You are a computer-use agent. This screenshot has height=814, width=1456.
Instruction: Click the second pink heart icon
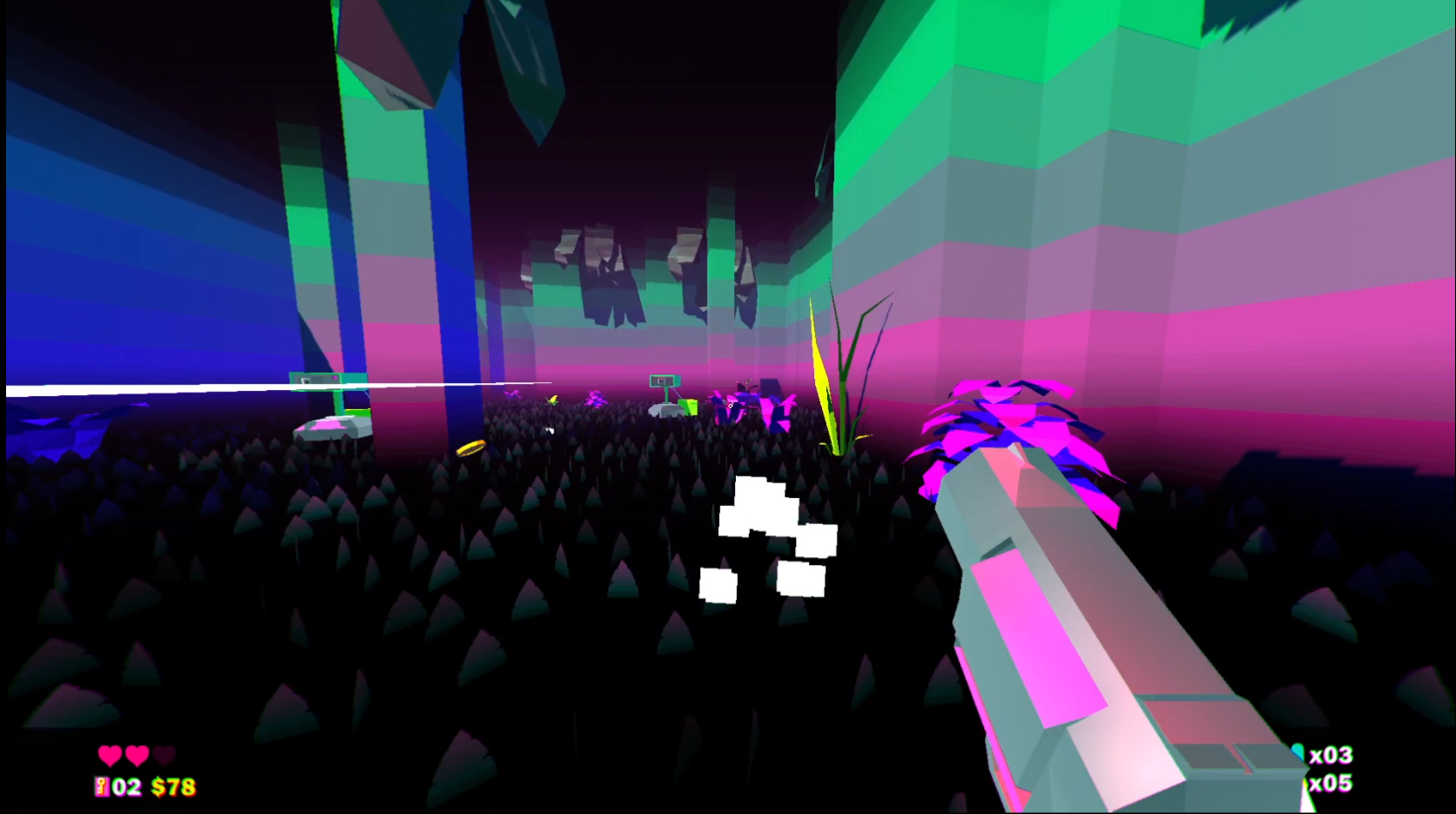(x=138, y=756)
